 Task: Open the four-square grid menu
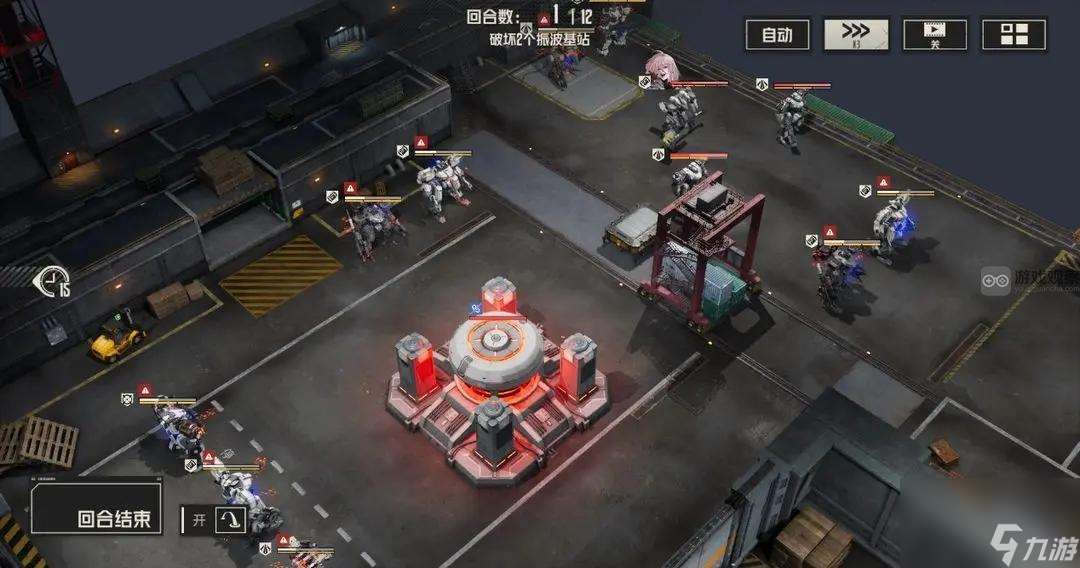[x=1014, y=35]
